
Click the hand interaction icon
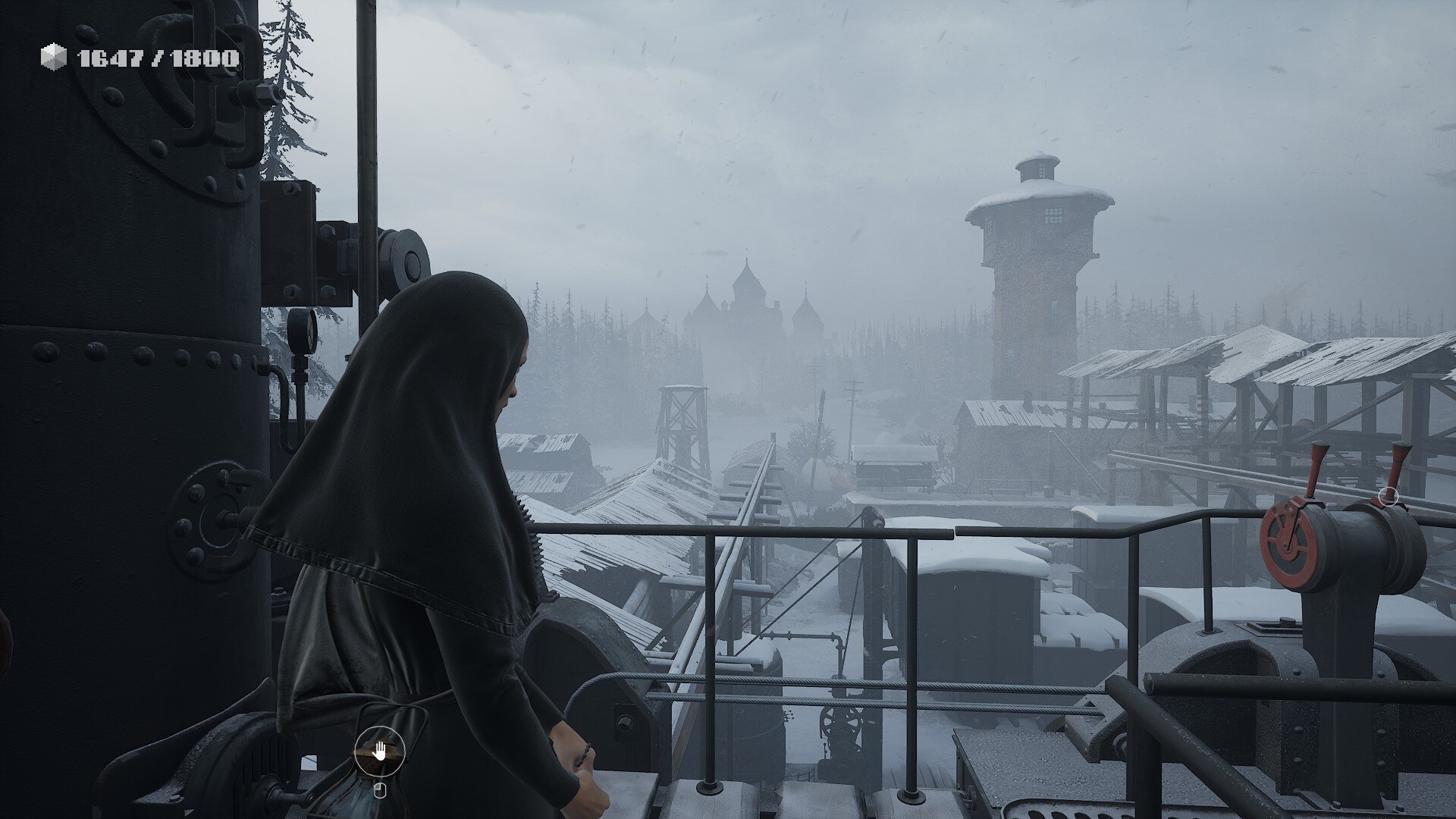[379, 752]
